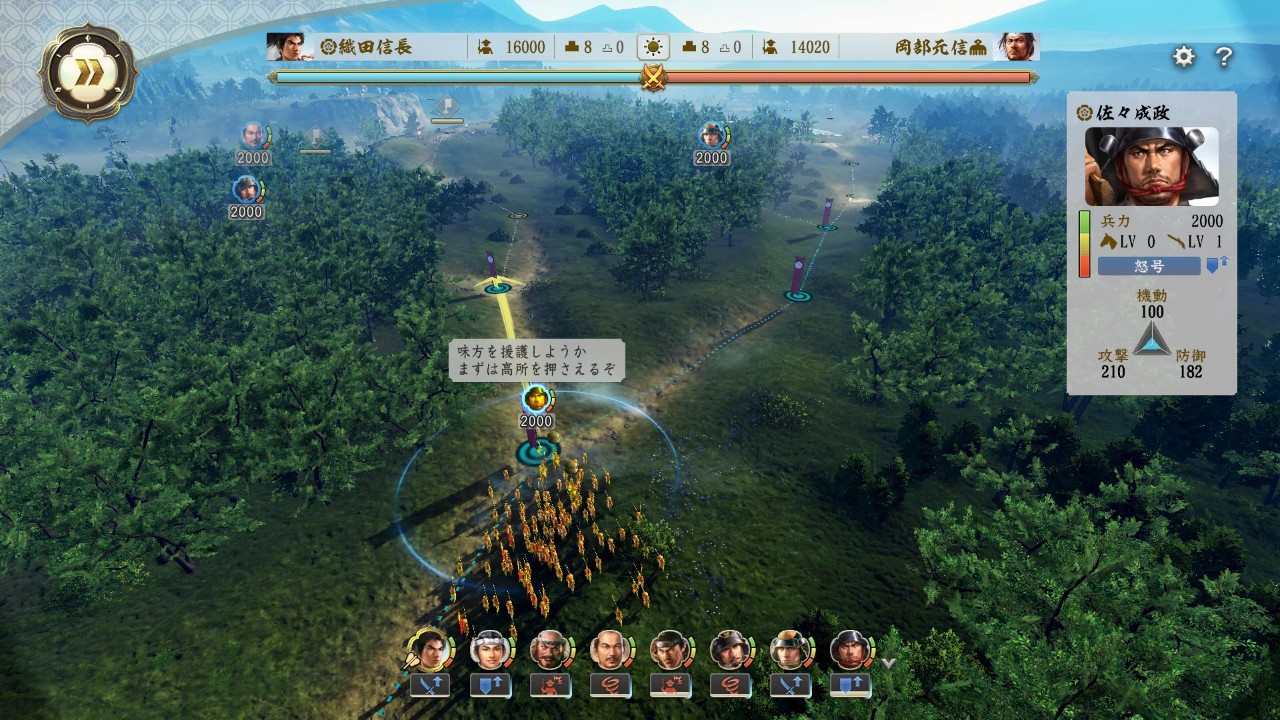Viewport: 1280px width, 720px height.
Task: Click the shield icon beside the 怒号 button
Action: click(x=1212, y=264)
